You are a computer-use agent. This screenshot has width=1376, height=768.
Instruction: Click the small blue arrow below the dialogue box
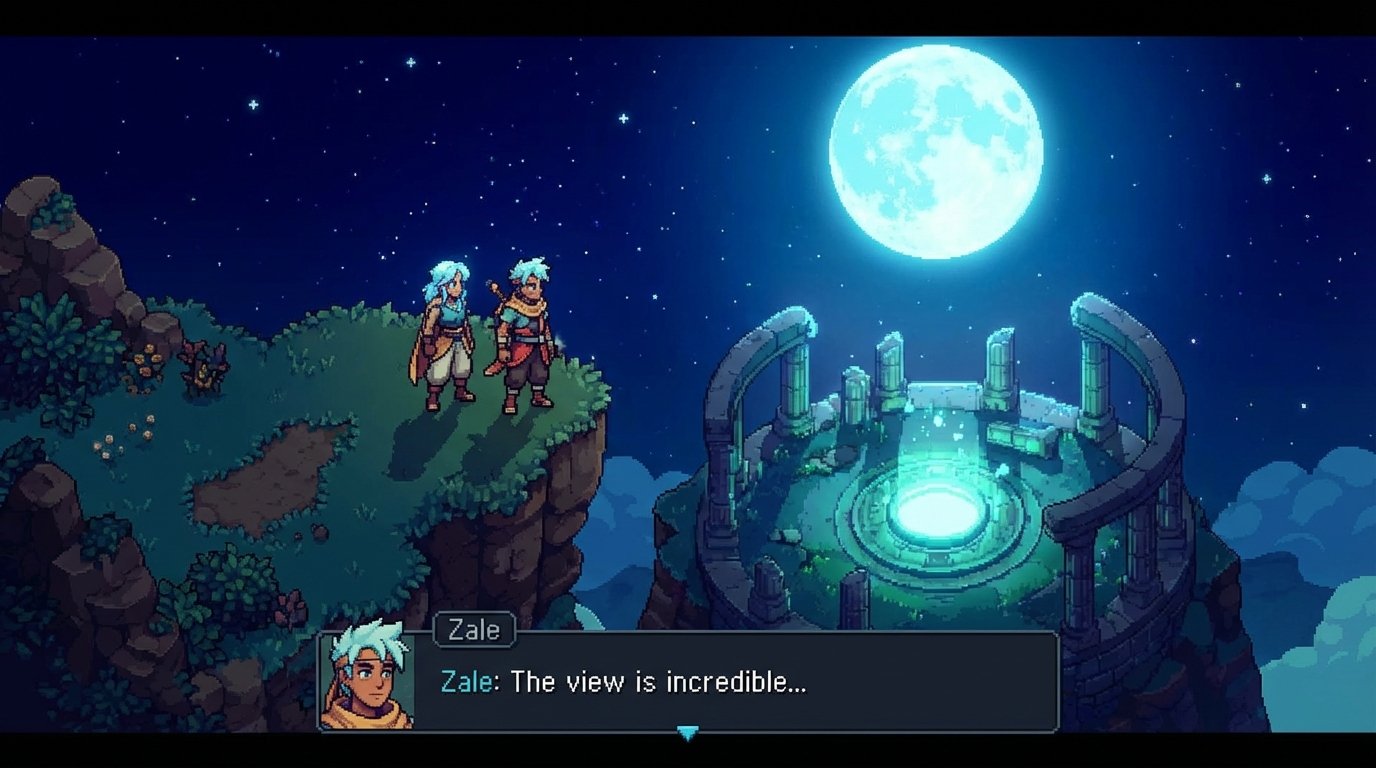pos(688,731)
